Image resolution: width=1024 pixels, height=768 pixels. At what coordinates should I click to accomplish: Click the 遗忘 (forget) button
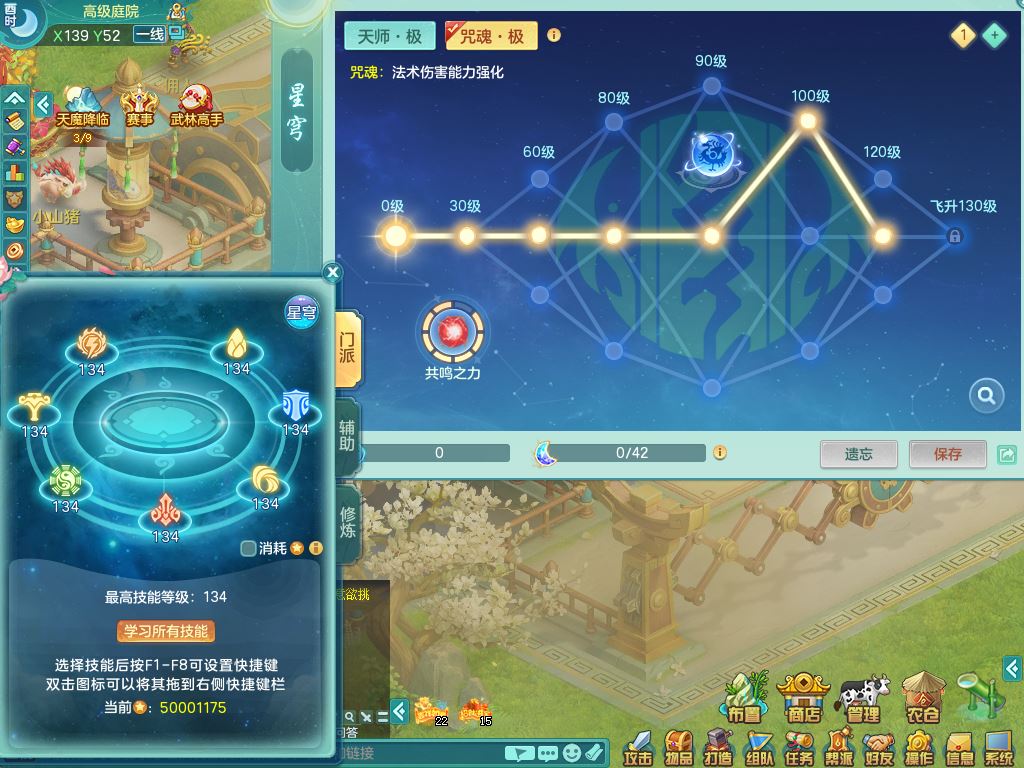click(858, 454)
